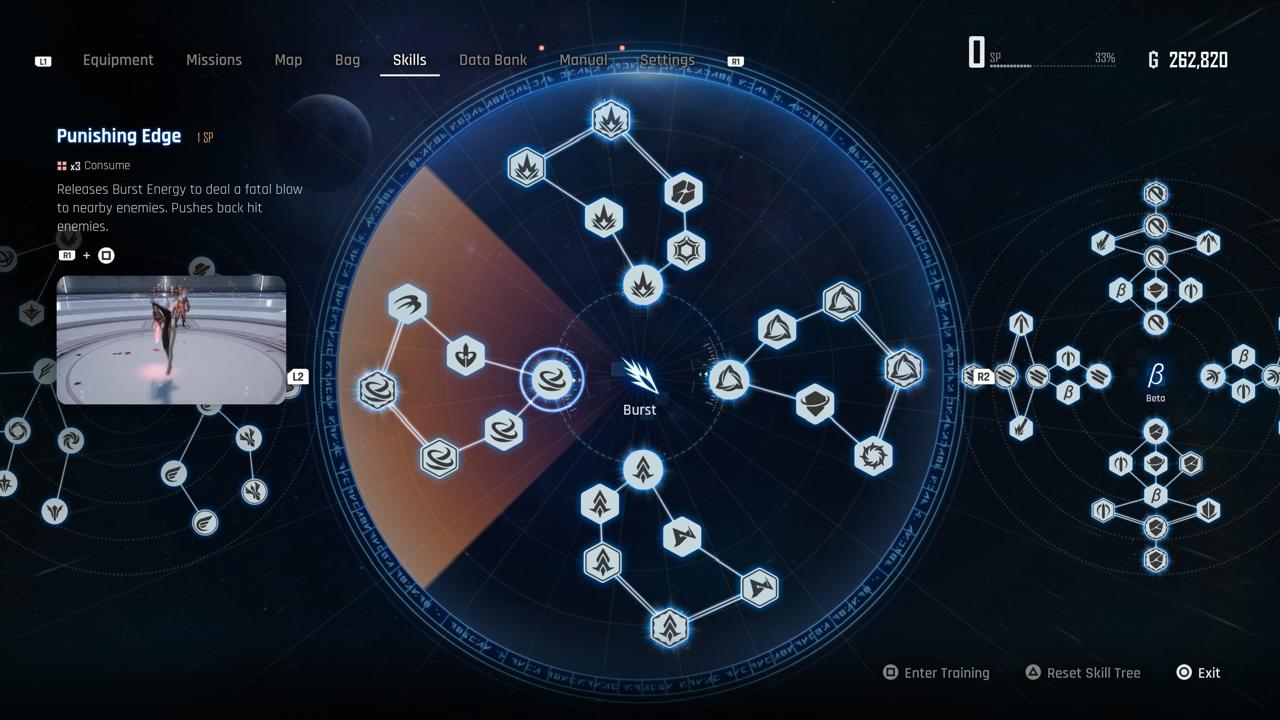Click the Enter Training button
The image size is (1280, 720).
coord(936,673)
